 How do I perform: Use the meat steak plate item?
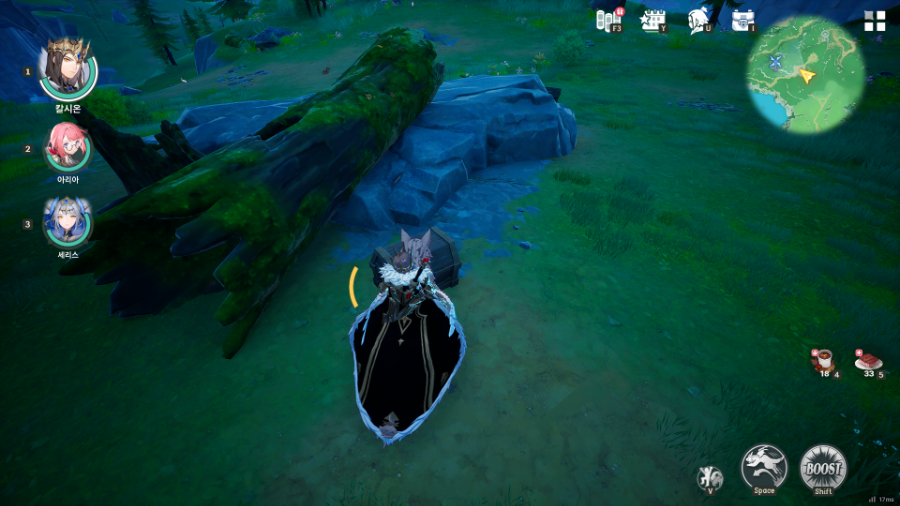(x=868, y=360)
